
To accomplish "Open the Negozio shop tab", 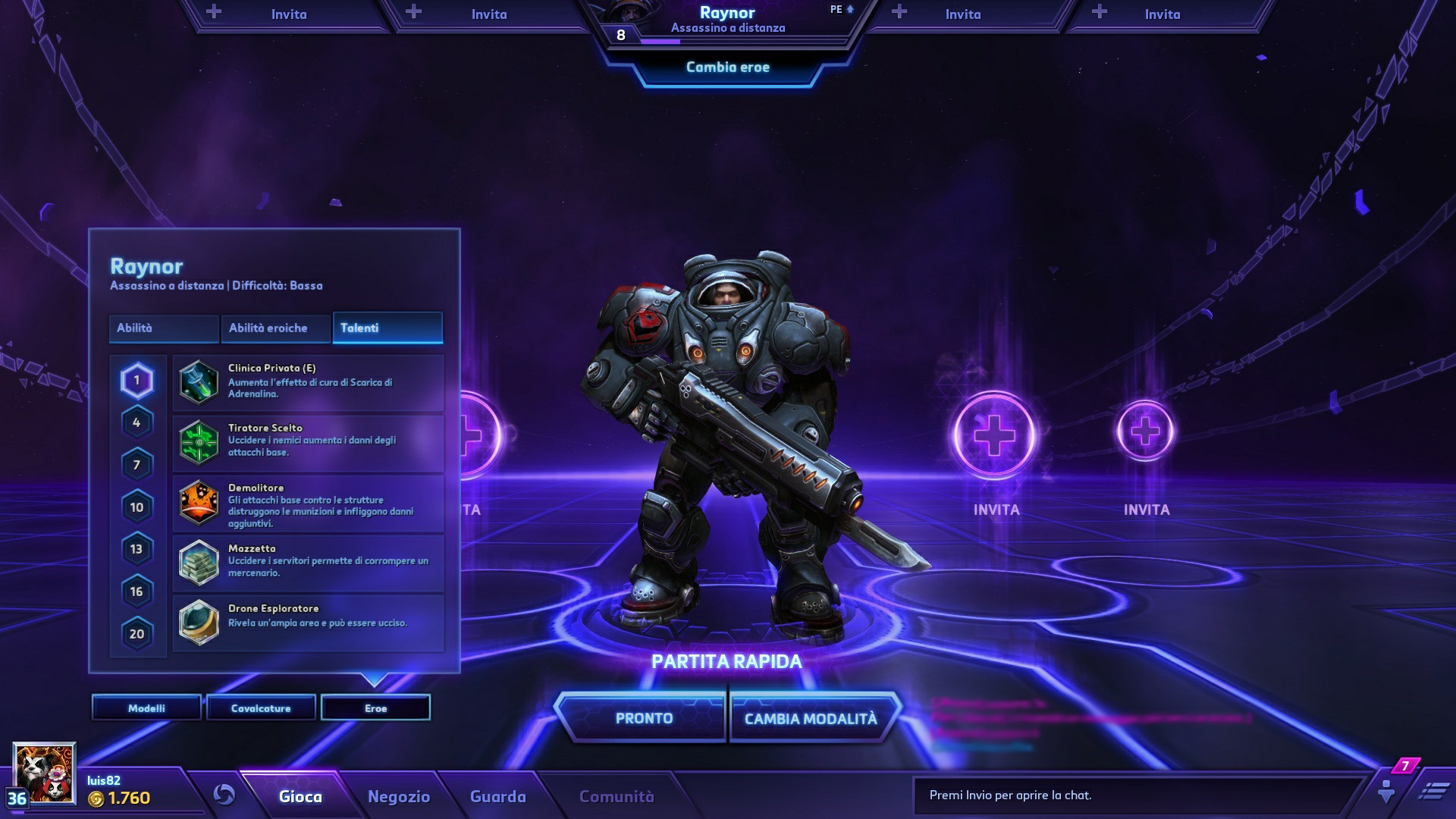I will [x=399, y=797].
